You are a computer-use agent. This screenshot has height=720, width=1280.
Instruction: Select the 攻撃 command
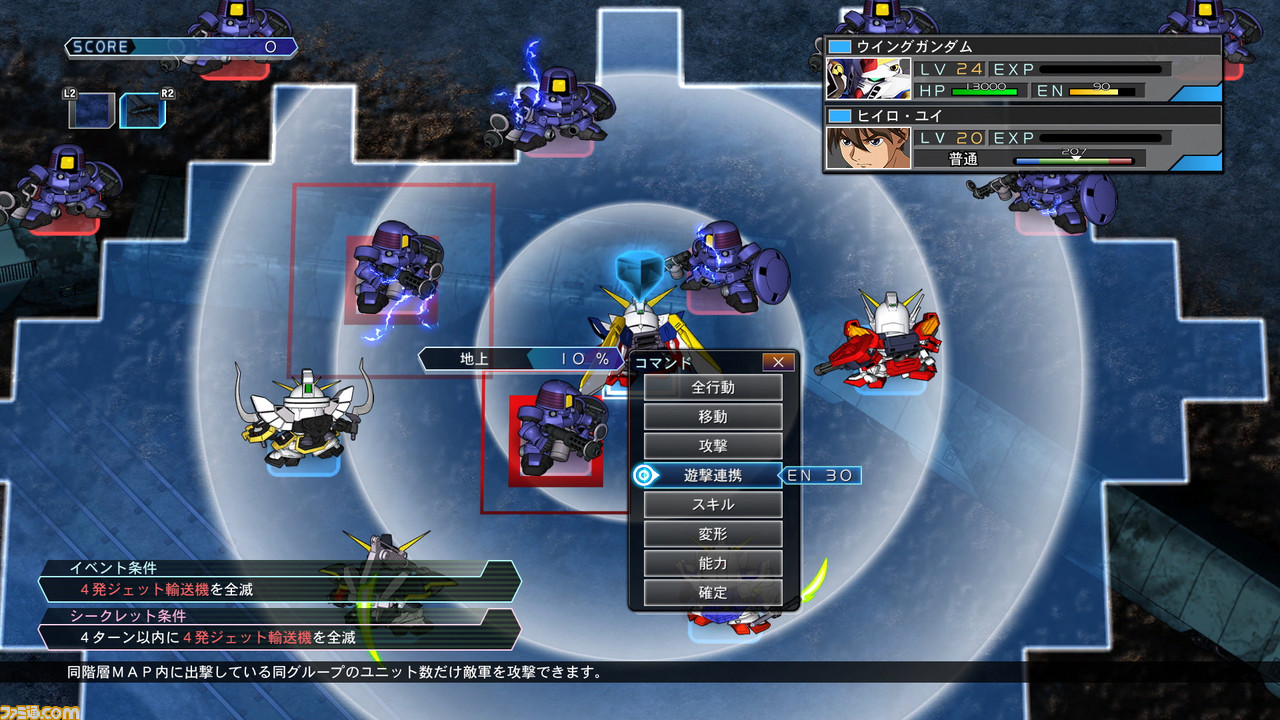pyautogui.click(x=713, y=446)
